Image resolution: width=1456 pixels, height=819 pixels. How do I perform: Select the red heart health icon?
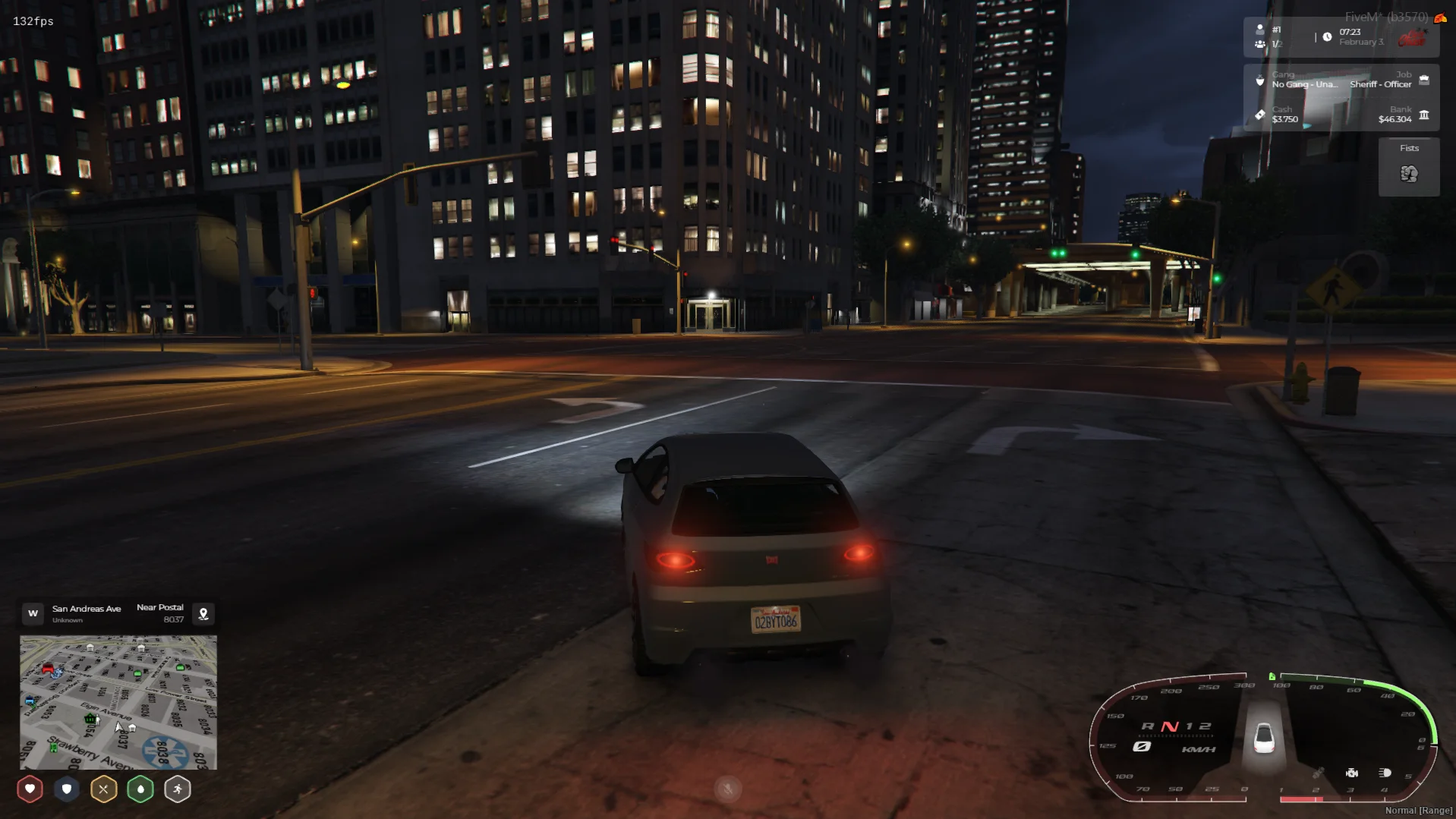30,789
